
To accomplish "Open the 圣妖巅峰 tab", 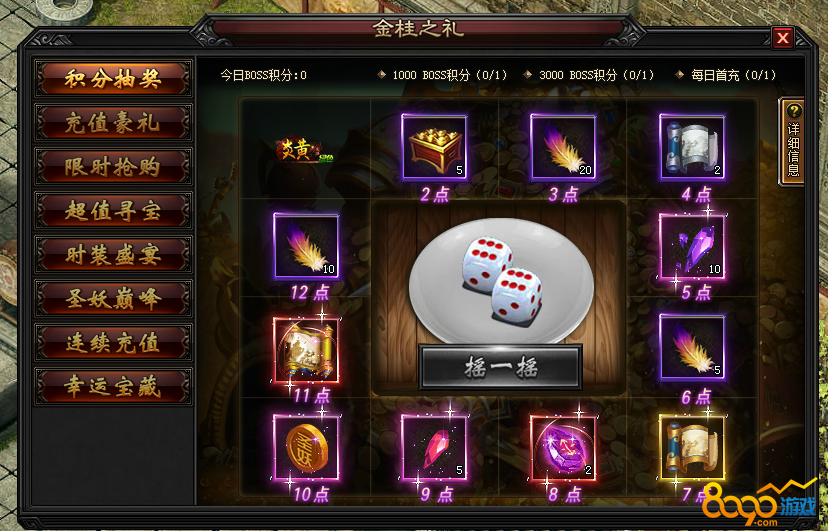I will [112, 297].
